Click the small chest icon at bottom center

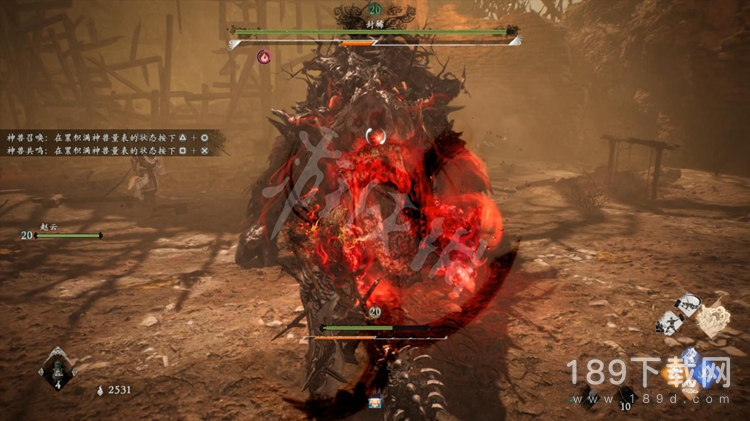point(375,402)
